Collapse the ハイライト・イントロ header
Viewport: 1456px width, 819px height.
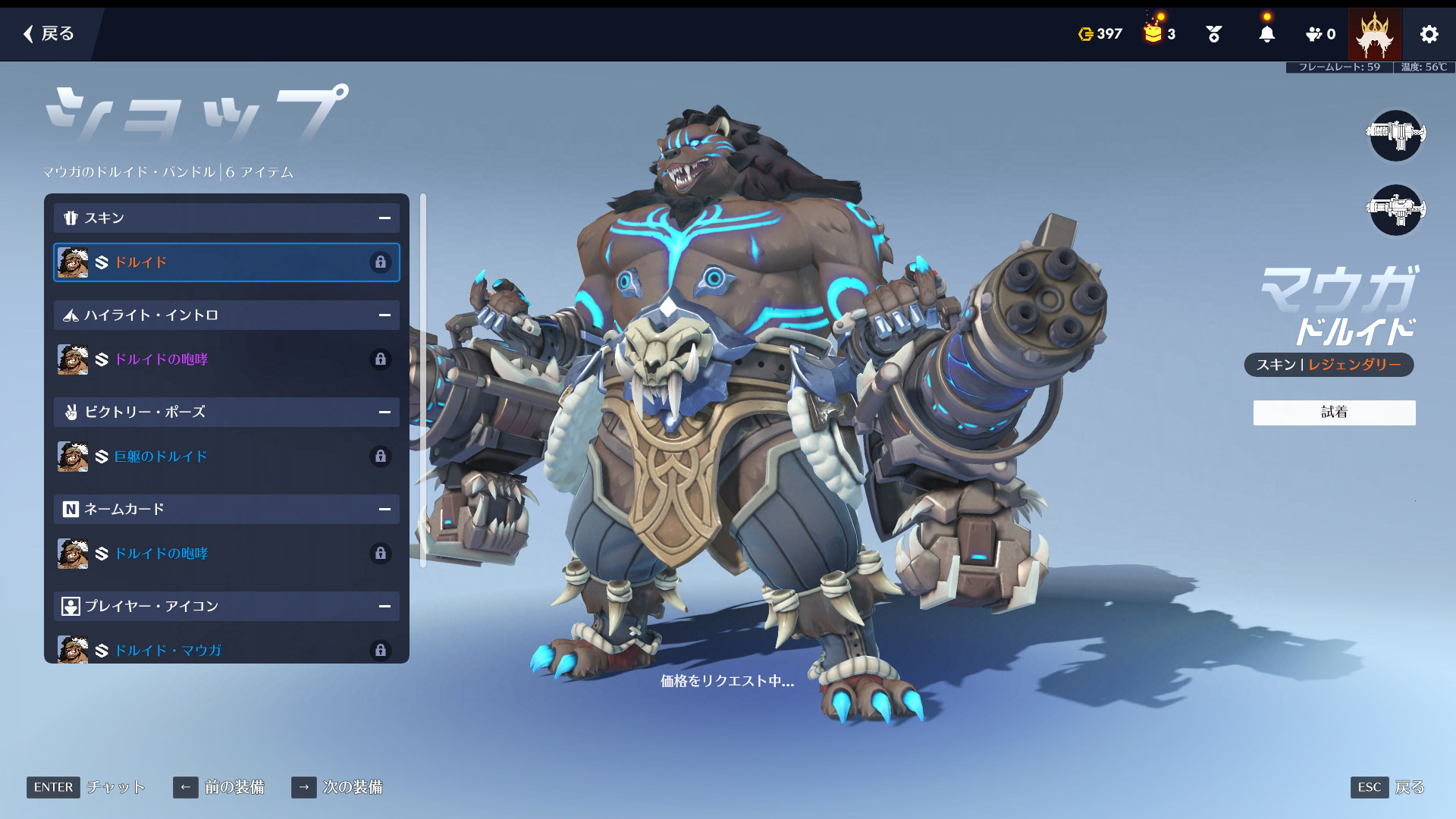pos(226,315)
